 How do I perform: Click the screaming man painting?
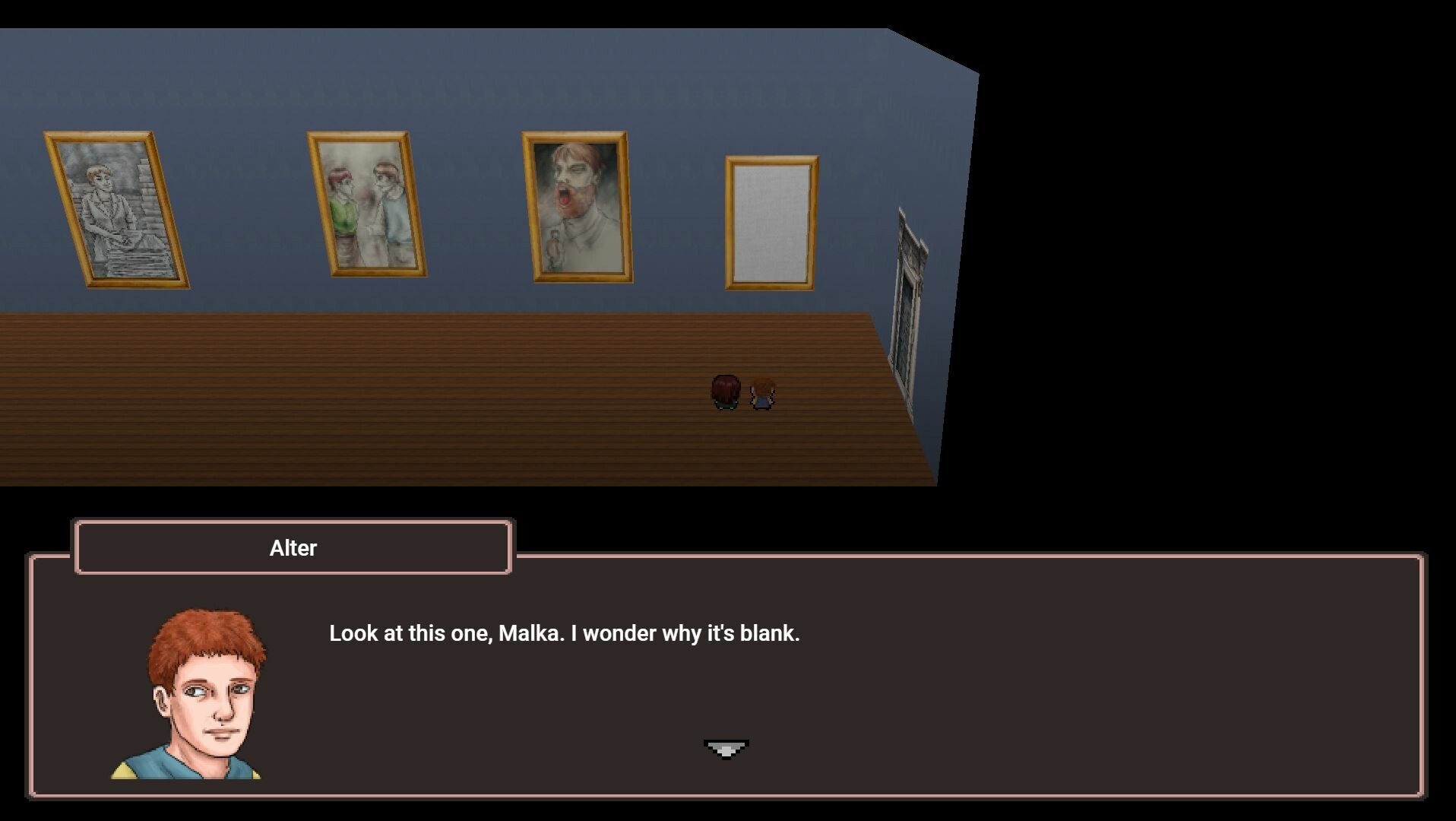click(576, 207)
